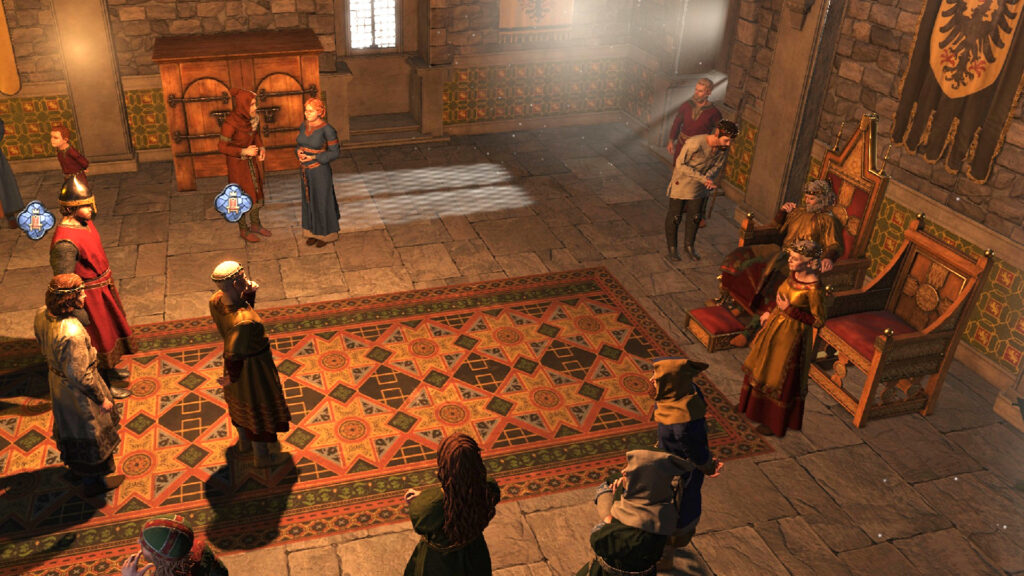Open the throne icon by the red-hooded courtier
Screen dimensions: 1024x576
[232, 202]
